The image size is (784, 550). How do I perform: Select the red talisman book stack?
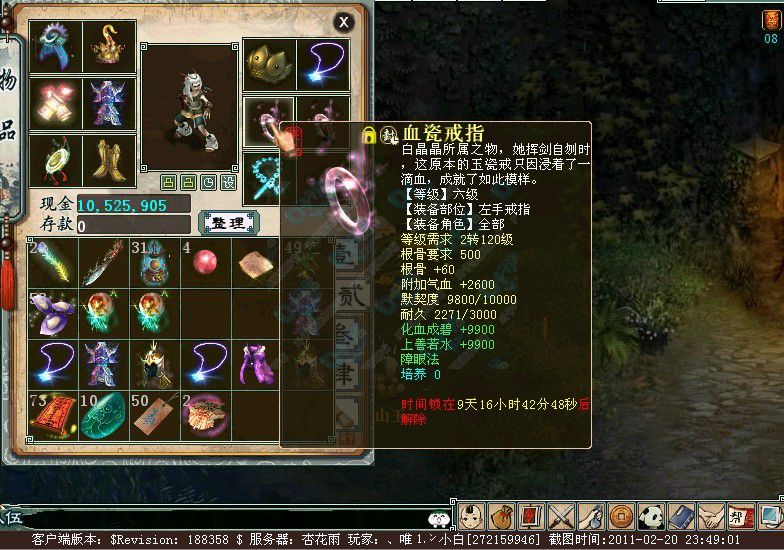tap(52, 413)
